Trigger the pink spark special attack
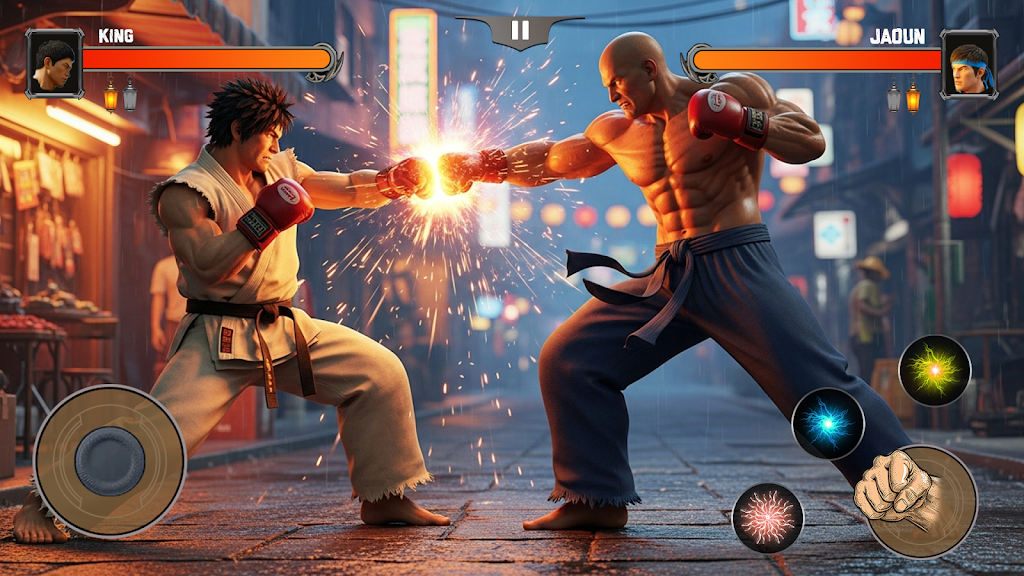The height and width of the screenshot is (576, 1024). click(x=768, y=518)
